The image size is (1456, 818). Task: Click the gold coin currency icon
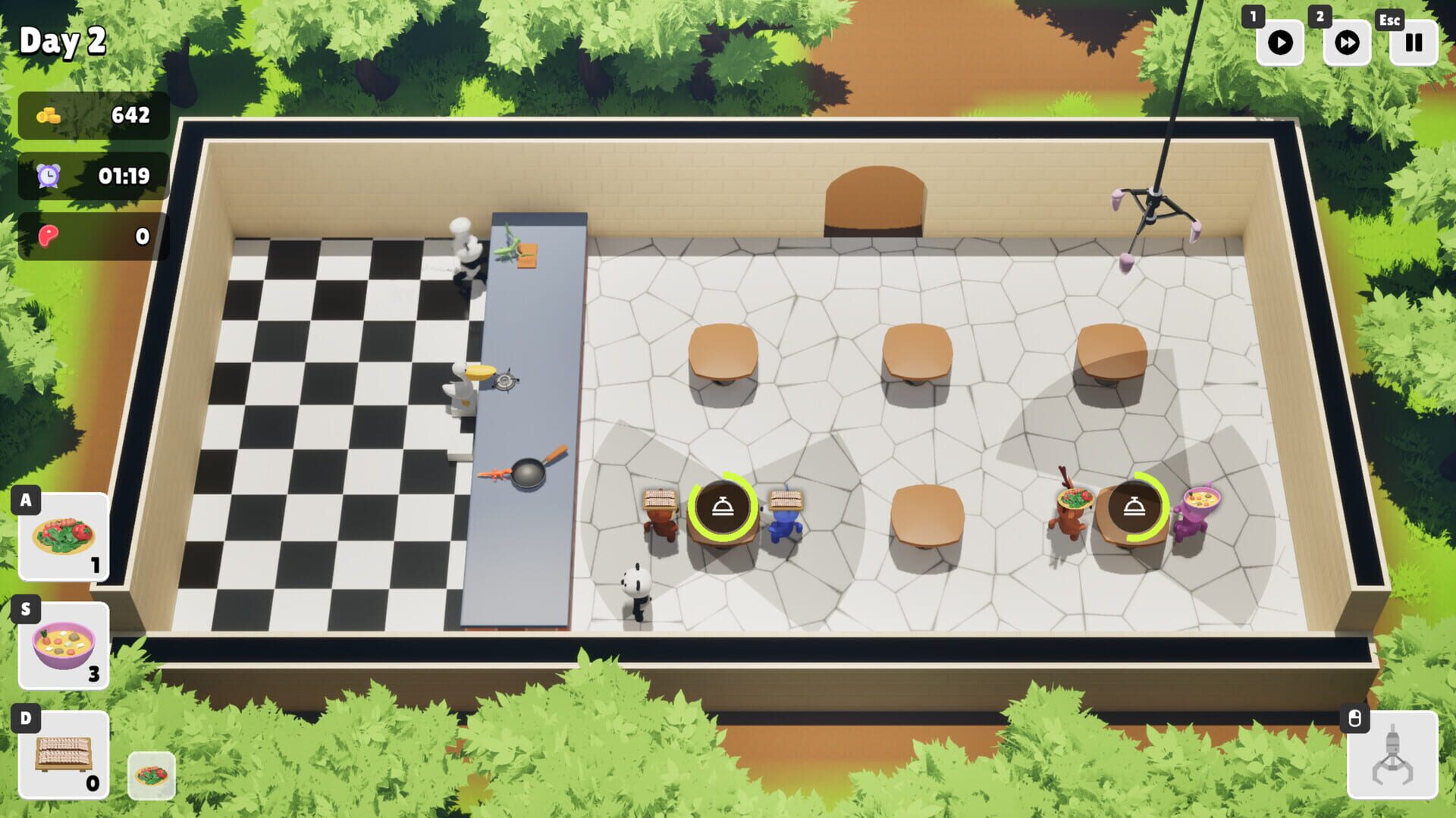(50, 116)
